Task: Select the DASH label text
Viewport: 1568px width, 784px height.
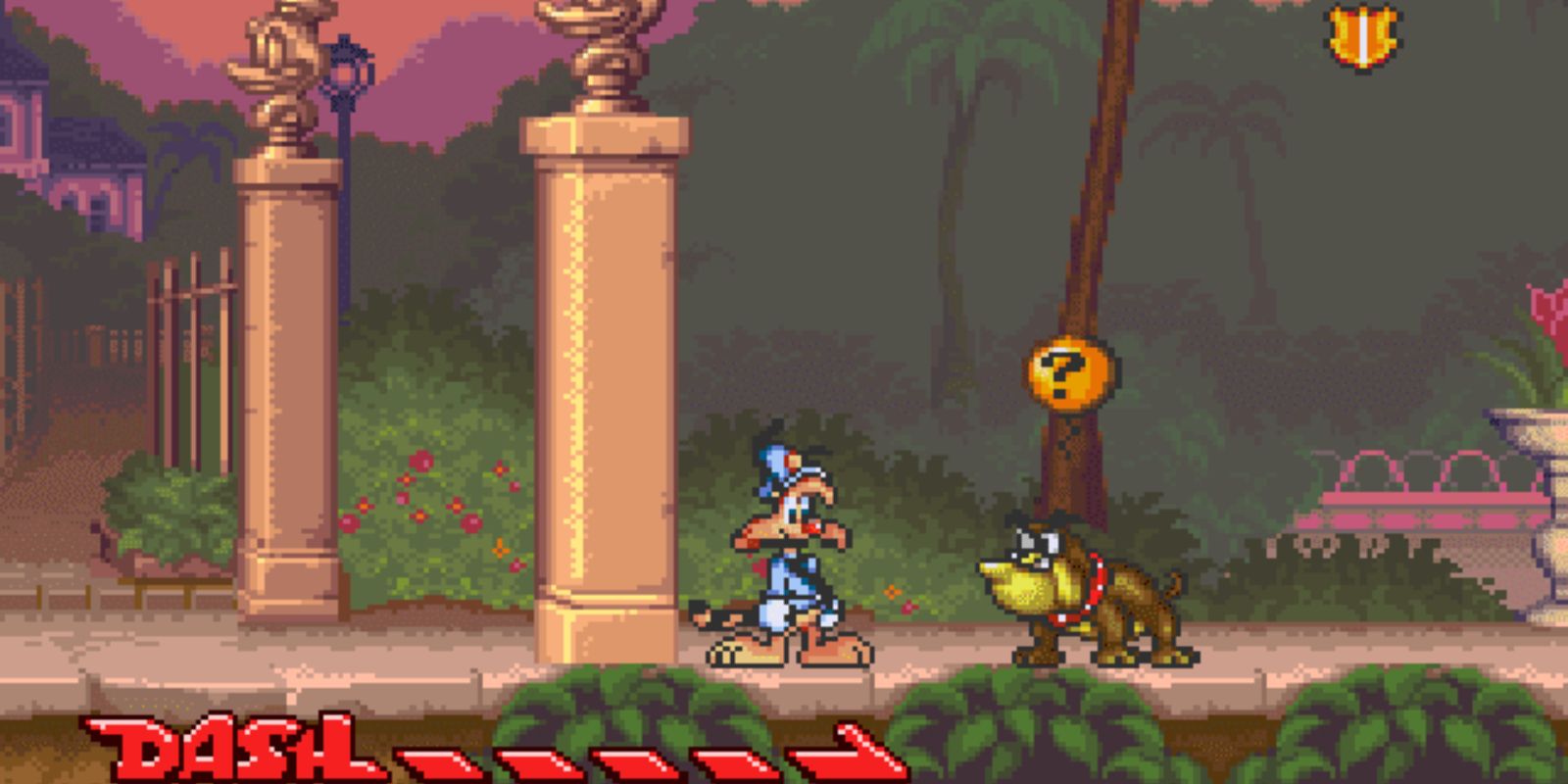Action: tap(225, 745)
